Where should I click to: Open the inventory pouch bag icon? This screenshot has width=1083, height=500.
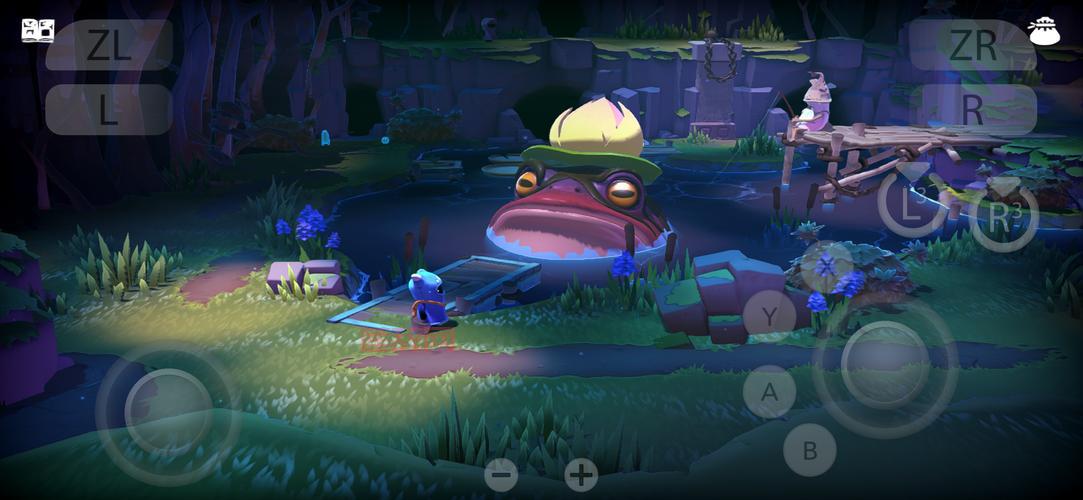coord(1044,31)
